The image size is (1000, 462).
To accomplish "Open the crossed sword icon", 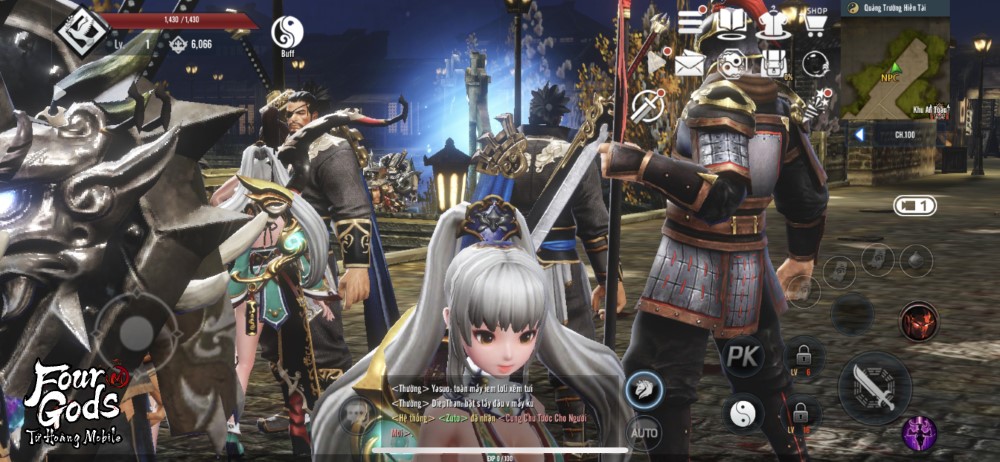I will [x=648, y=103].
